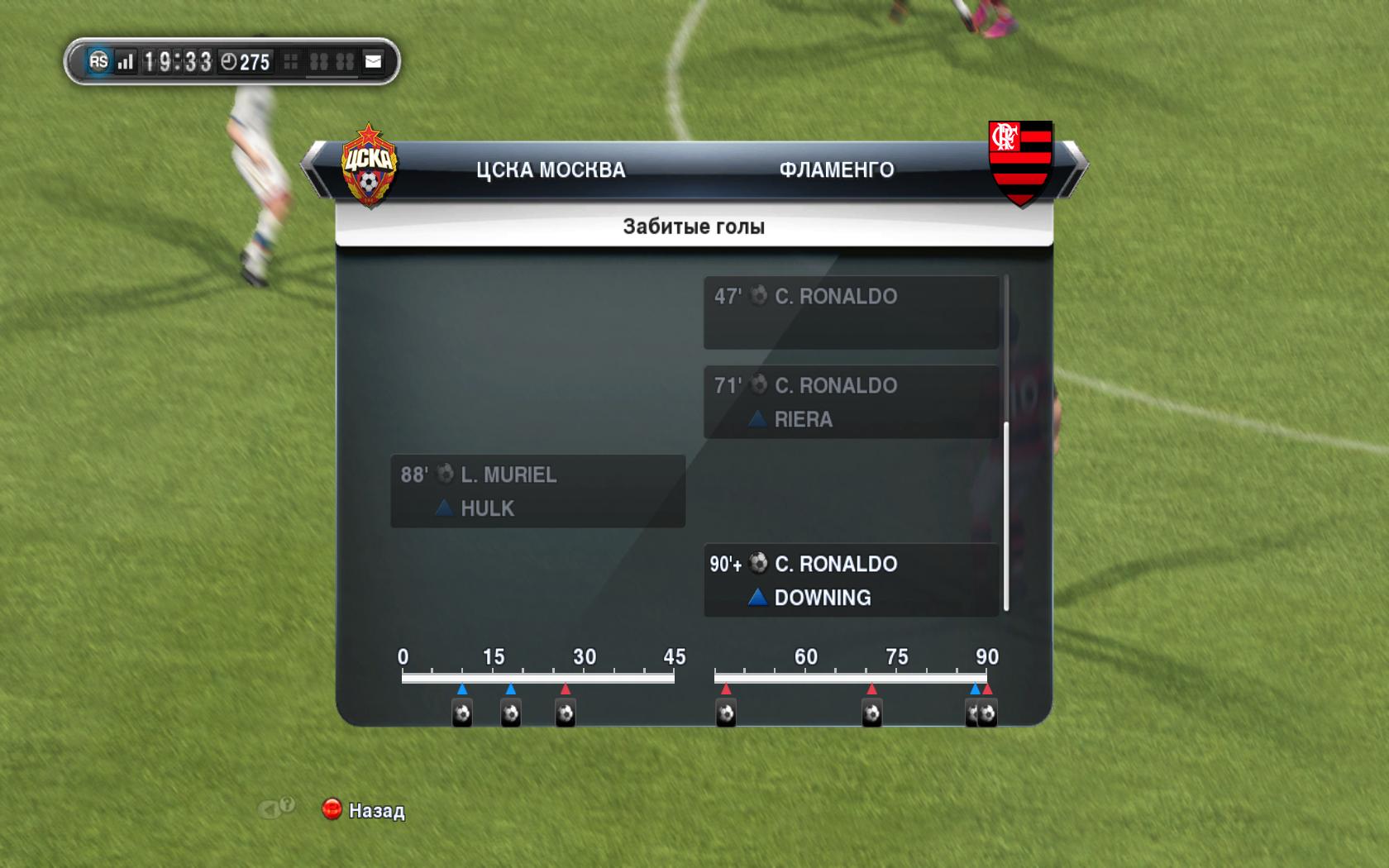The image size is (1389, 868).
Task: Click the Фламенго team crest
Action: (1020, 163)
